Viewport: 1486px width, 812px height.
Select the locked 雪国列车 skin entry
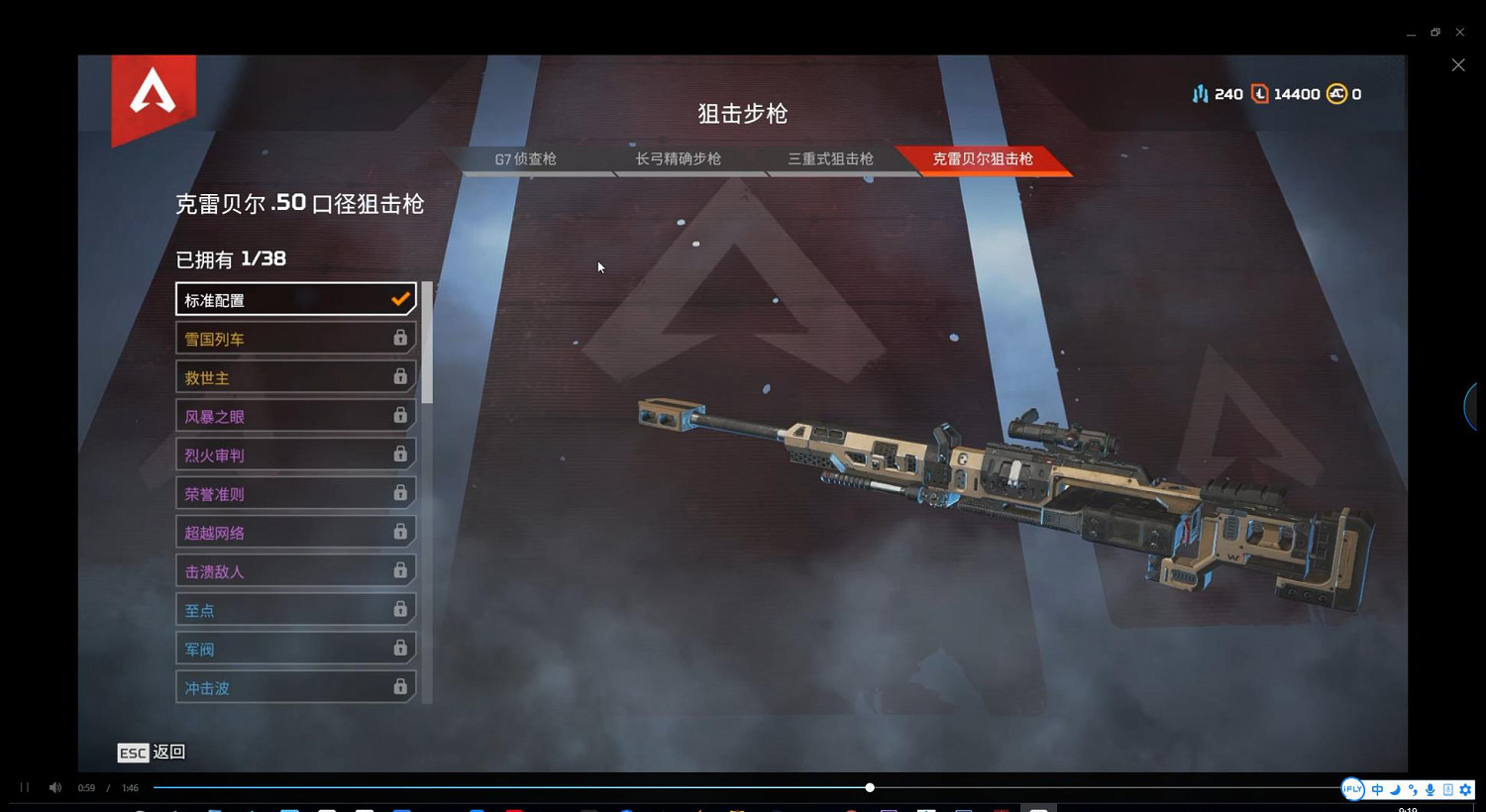(x=295, y=338)
